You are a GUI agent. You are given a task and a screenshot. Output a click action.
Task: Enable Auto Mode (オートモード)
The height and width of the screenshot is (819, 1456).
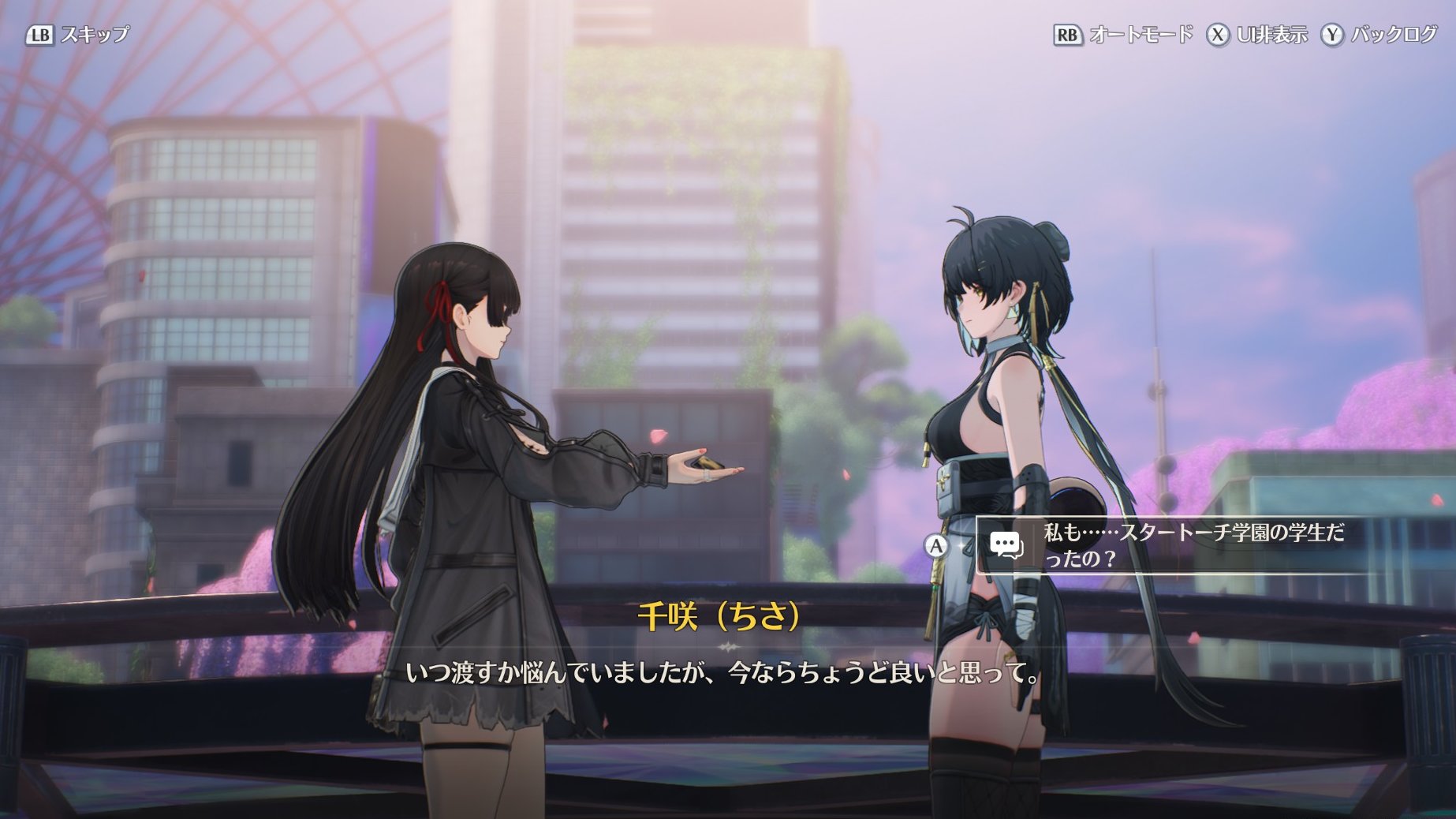click(x=1124, y=35)
